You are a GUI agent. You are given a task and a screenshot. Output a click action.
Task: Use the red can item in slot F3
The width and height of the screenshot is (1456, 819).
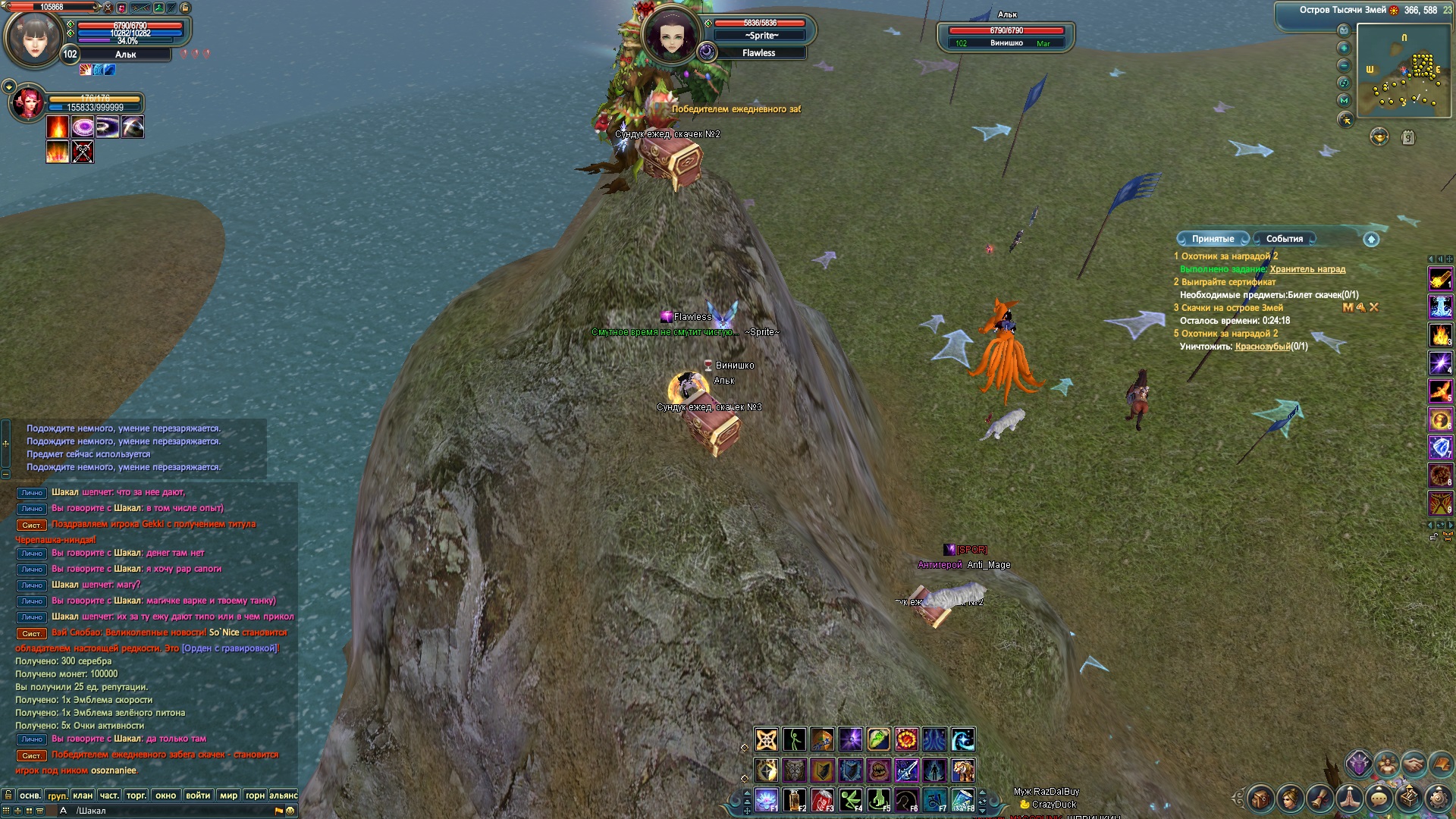822,799
